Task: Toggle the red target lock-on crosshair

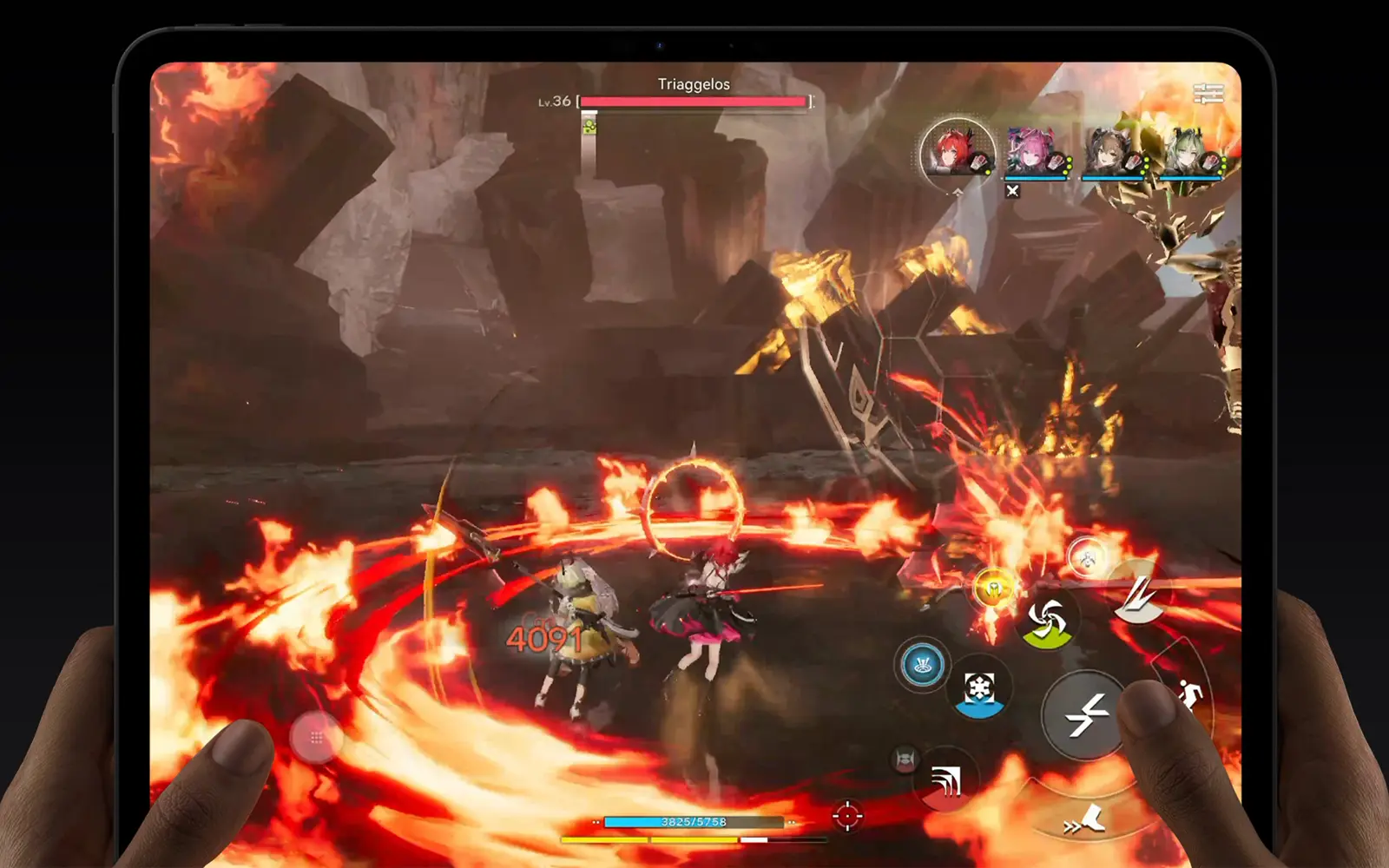Action: pyautogui.click(x=847, y=816)
